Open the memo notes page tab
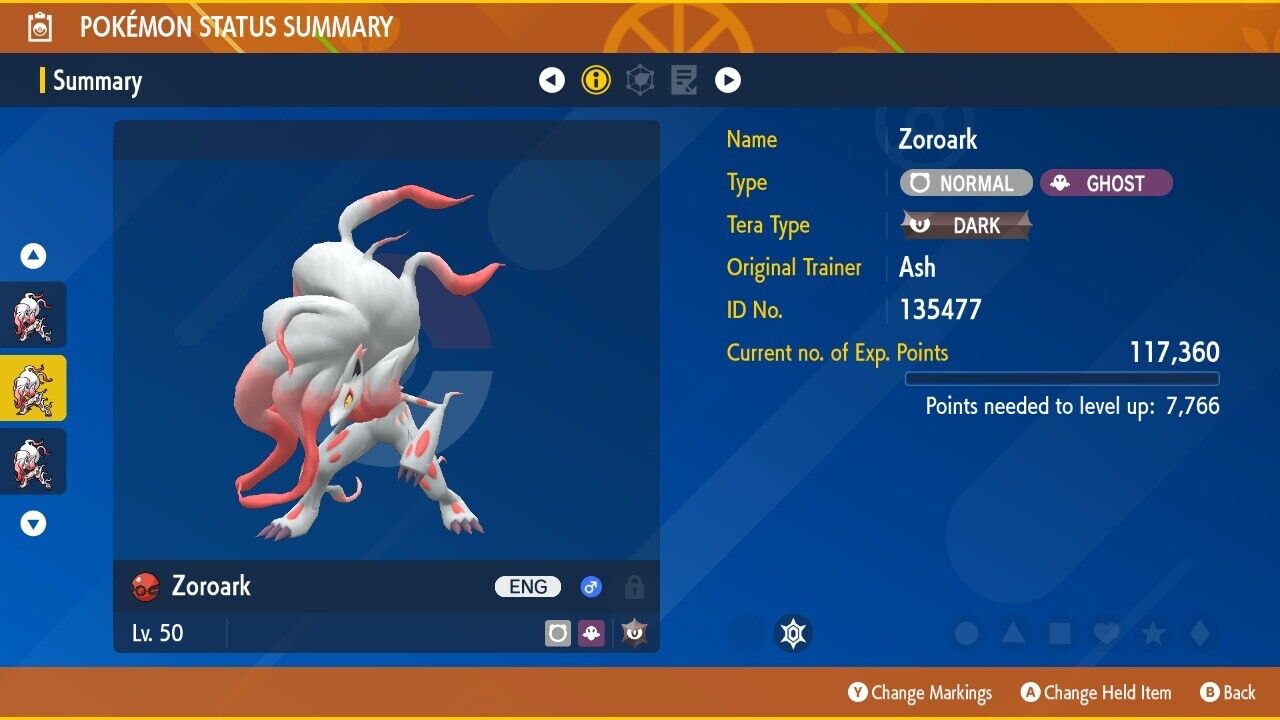1280x720 pixels. point(684,80)
